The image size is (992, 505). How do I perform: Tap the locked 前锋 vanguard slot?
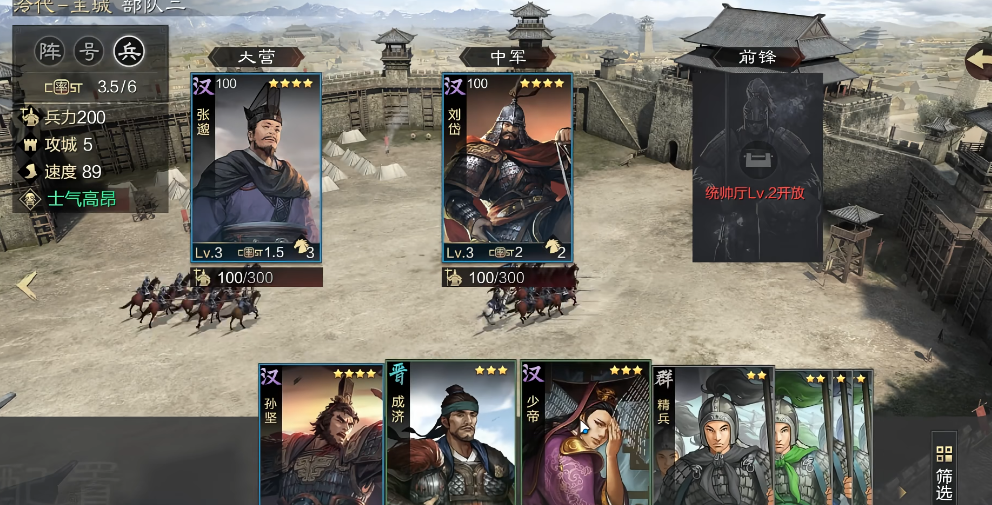[x=757, y=167]
